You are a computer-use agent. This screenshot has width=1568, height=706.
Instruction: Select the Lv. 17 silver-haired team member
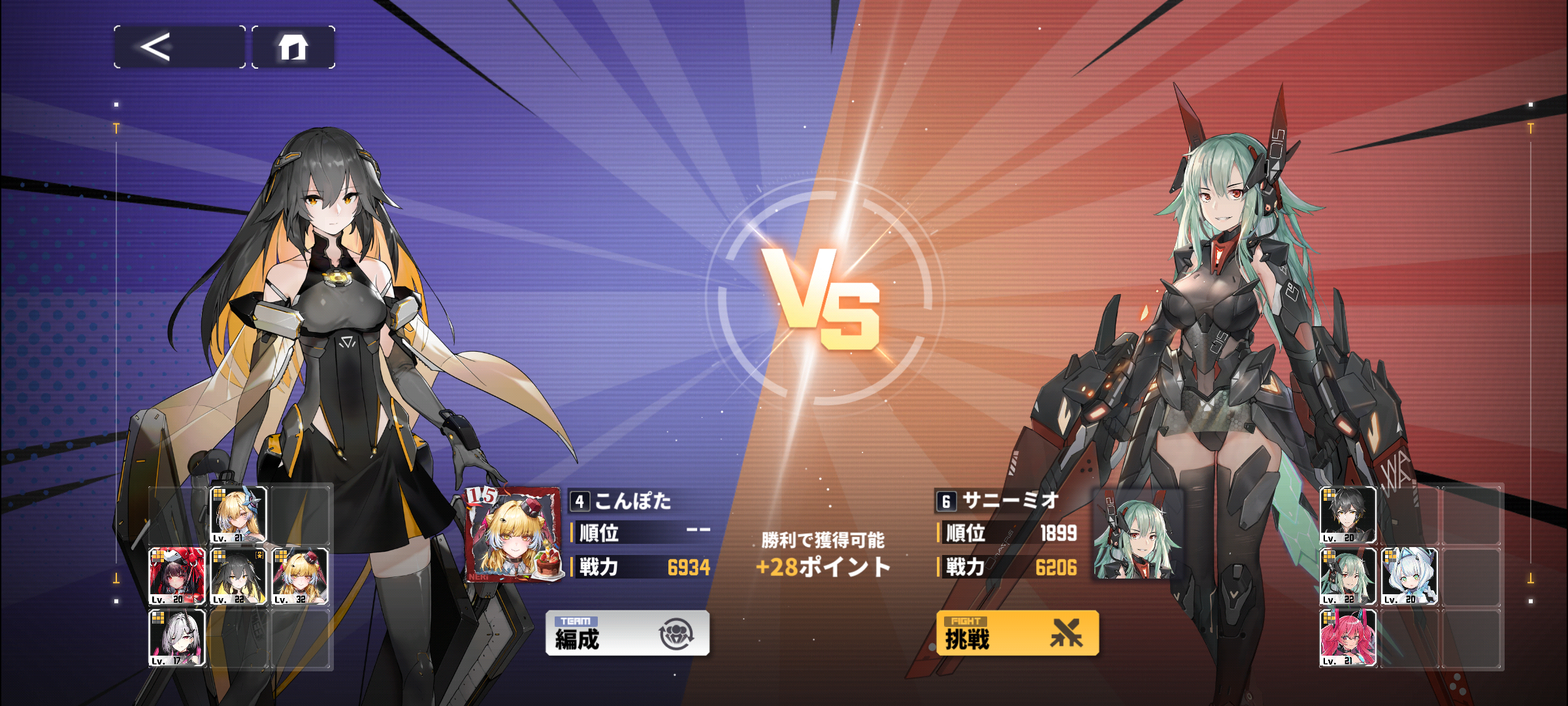click(x=177, y=638)
